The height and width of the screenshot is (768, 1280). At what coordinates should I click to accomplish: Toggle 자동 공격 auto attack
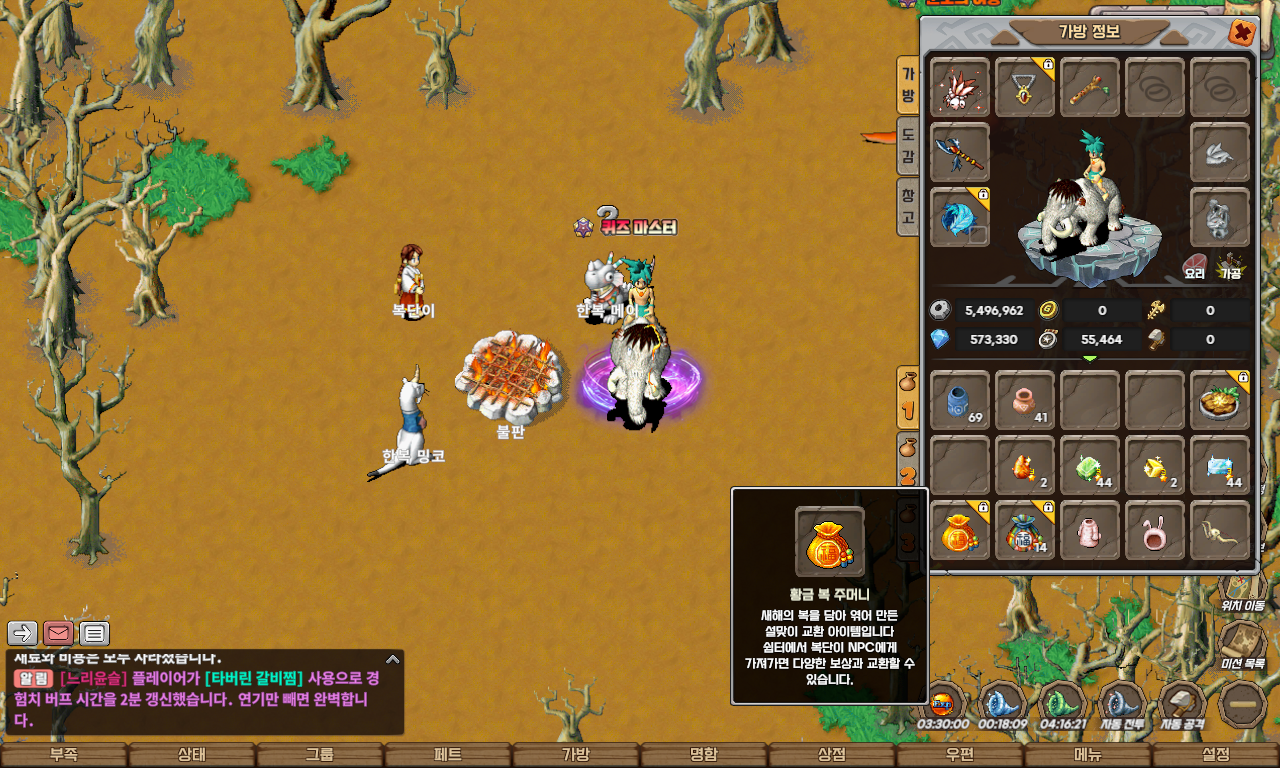click(1183, 705)
